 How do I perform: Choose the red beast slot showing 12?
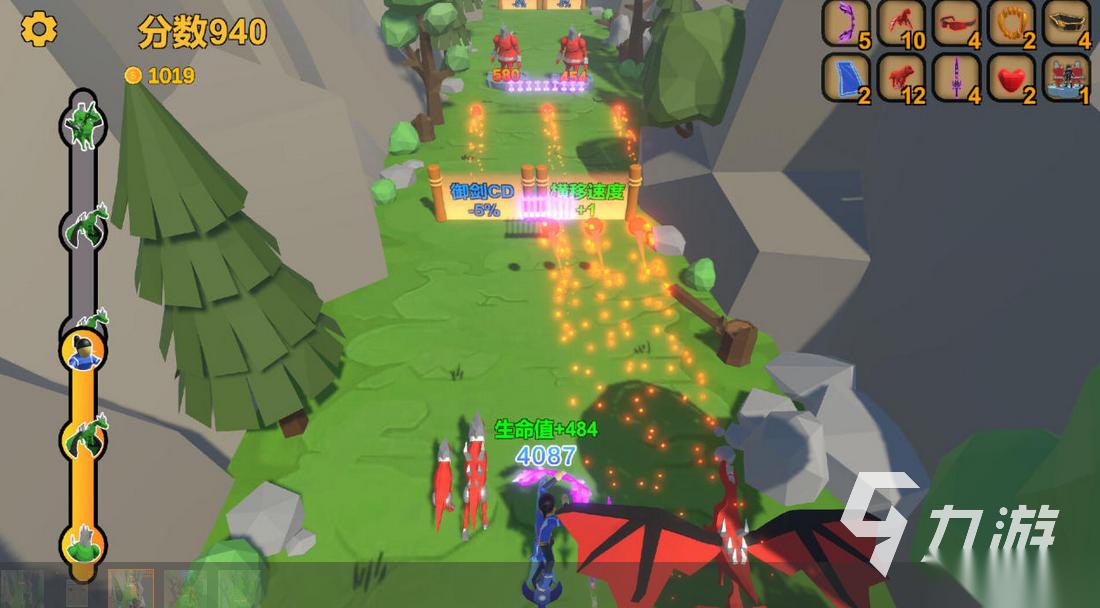(902, 77)
